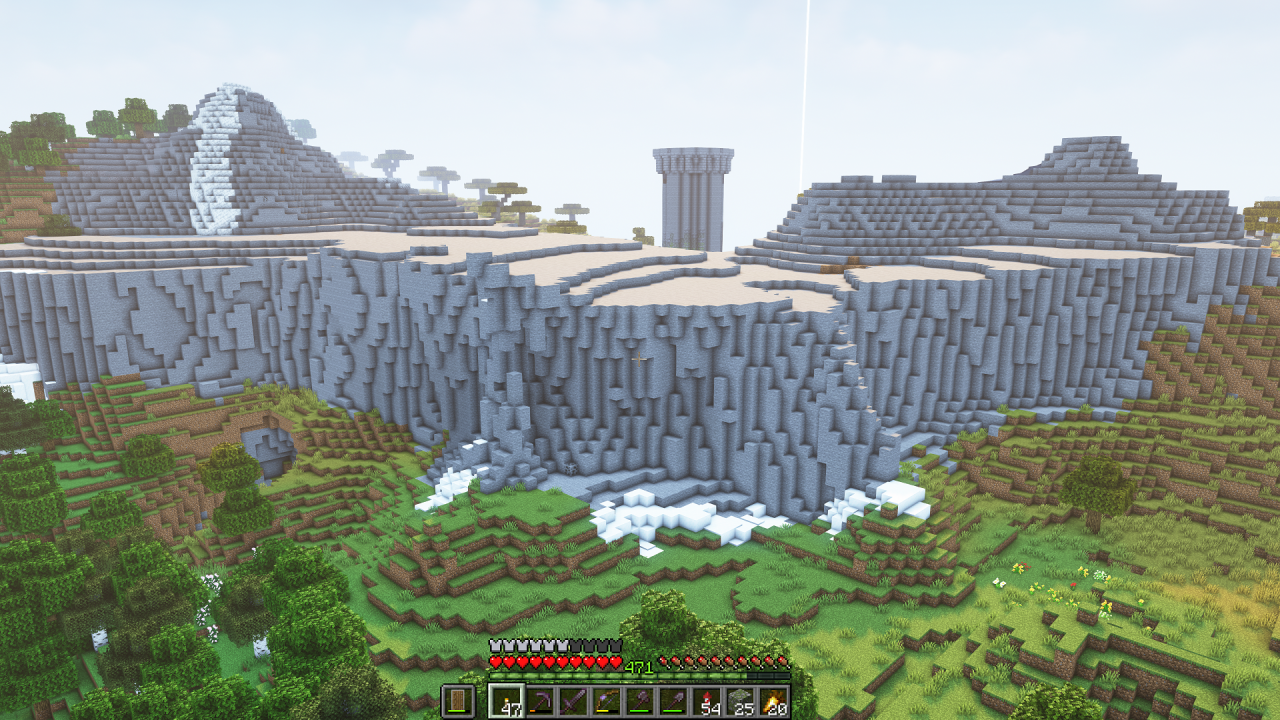Click the experience level number 471
Viewport: 1280px width, 720px height.
638,667
